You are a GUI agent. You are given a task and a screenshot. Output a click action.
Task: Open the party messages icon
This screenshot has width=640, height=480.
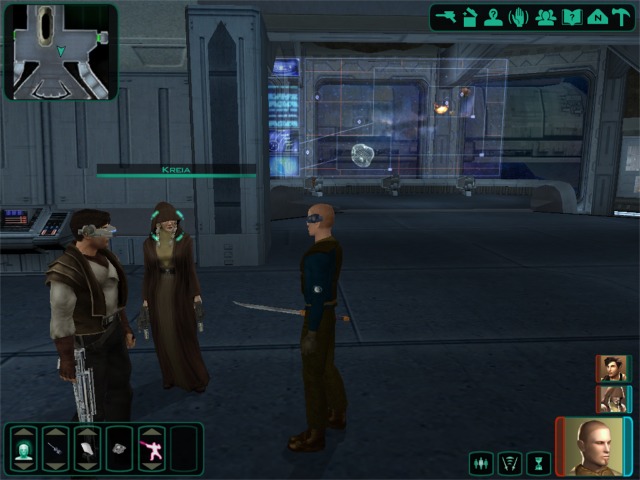click(545, 16)
